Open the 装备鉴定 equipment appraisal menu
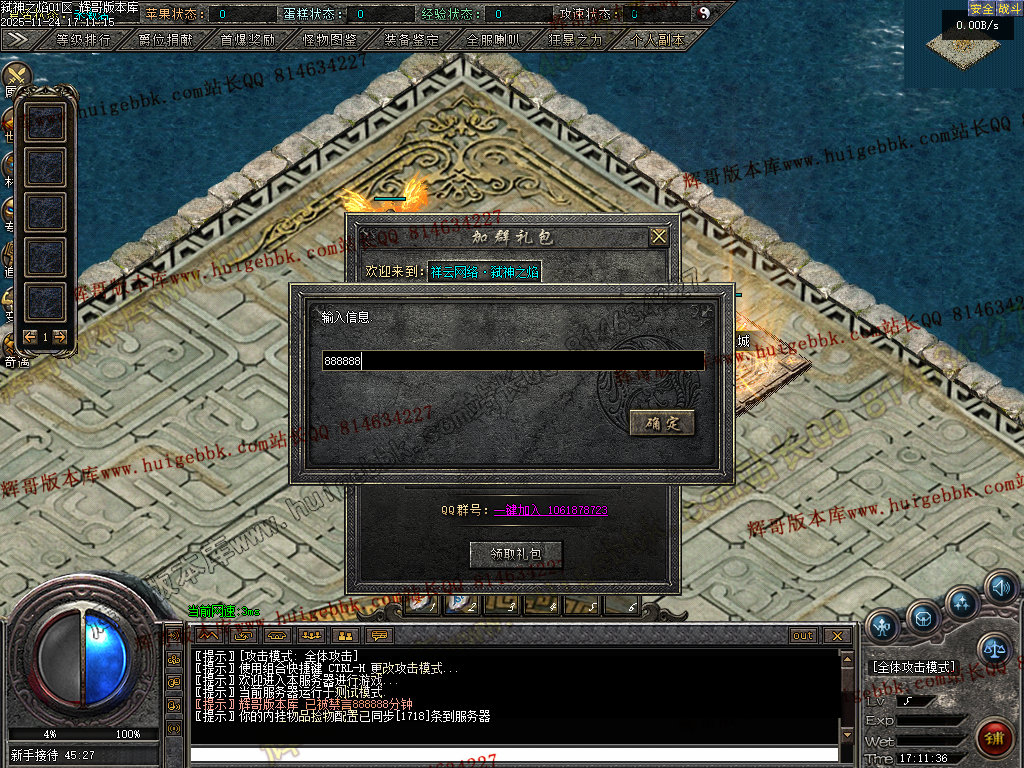The width and height of the screenshot is (1024, 768). point(411,41)
